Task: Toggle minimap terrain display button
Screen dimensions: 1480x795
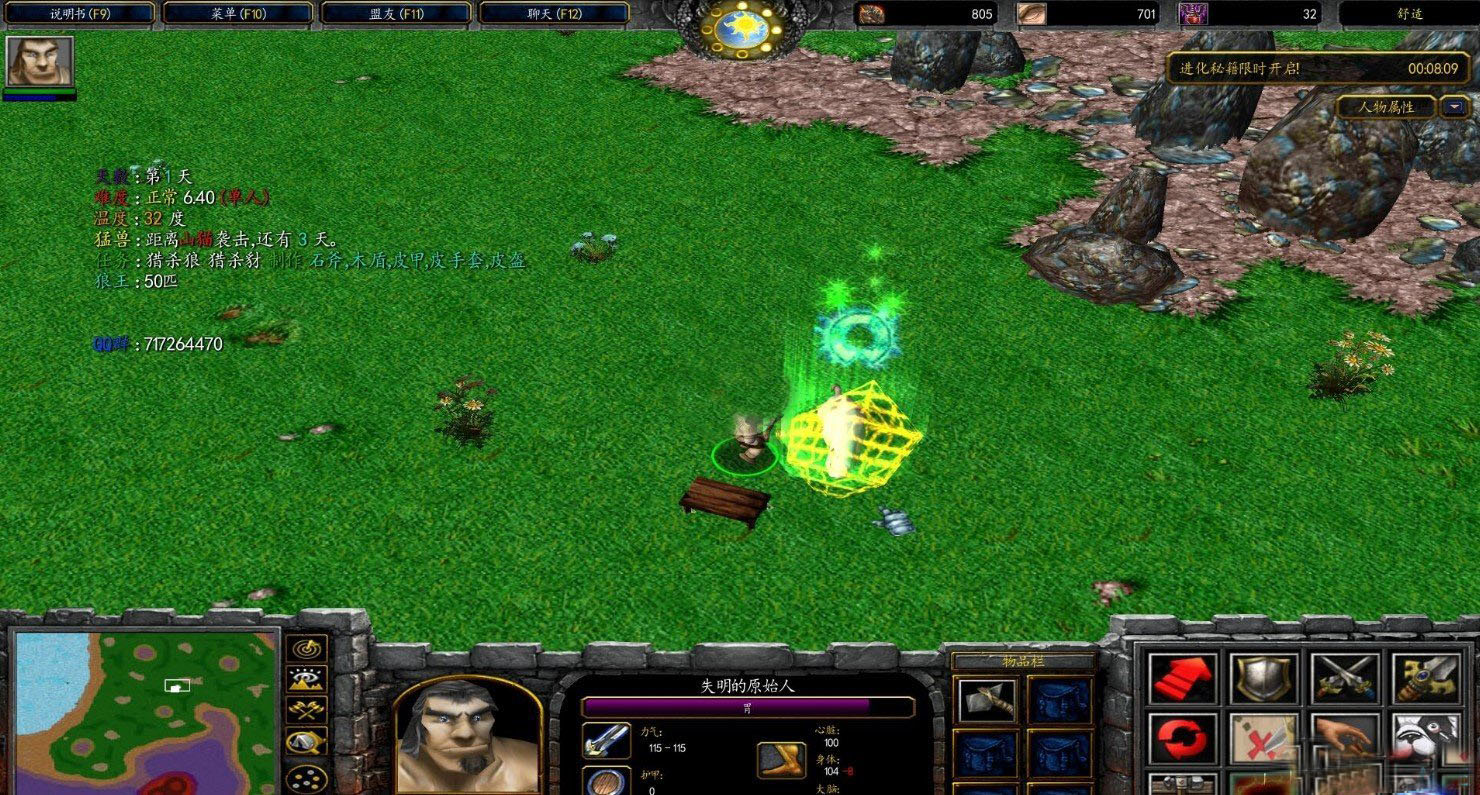Action: tap(307, 680)
